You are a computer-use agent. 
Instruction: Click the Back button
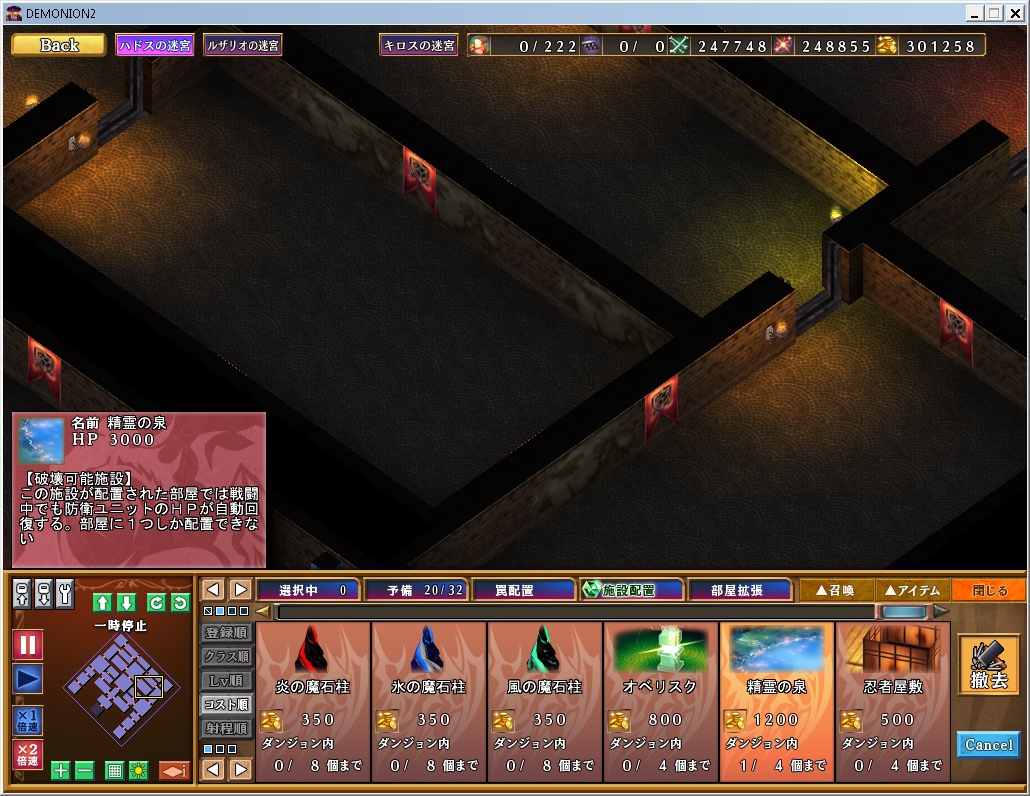point(58,45)
